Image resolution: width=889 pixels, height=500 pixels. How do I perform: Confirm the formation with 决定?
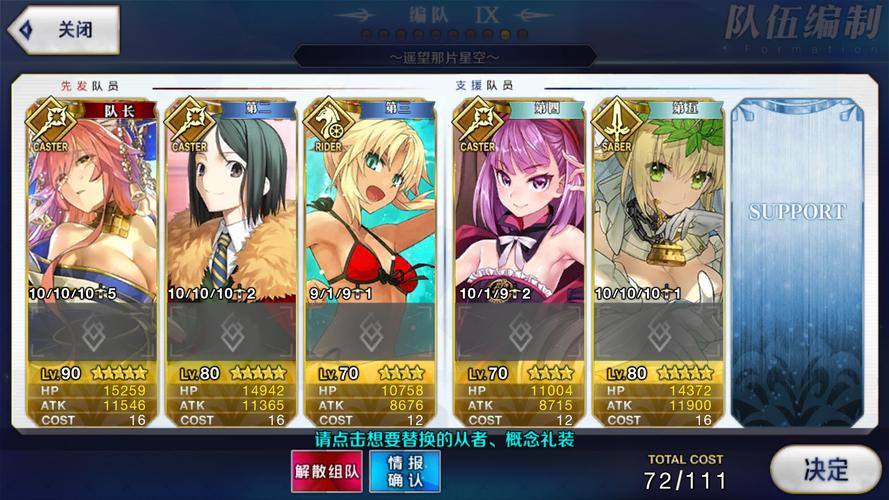tap(826, 469)
